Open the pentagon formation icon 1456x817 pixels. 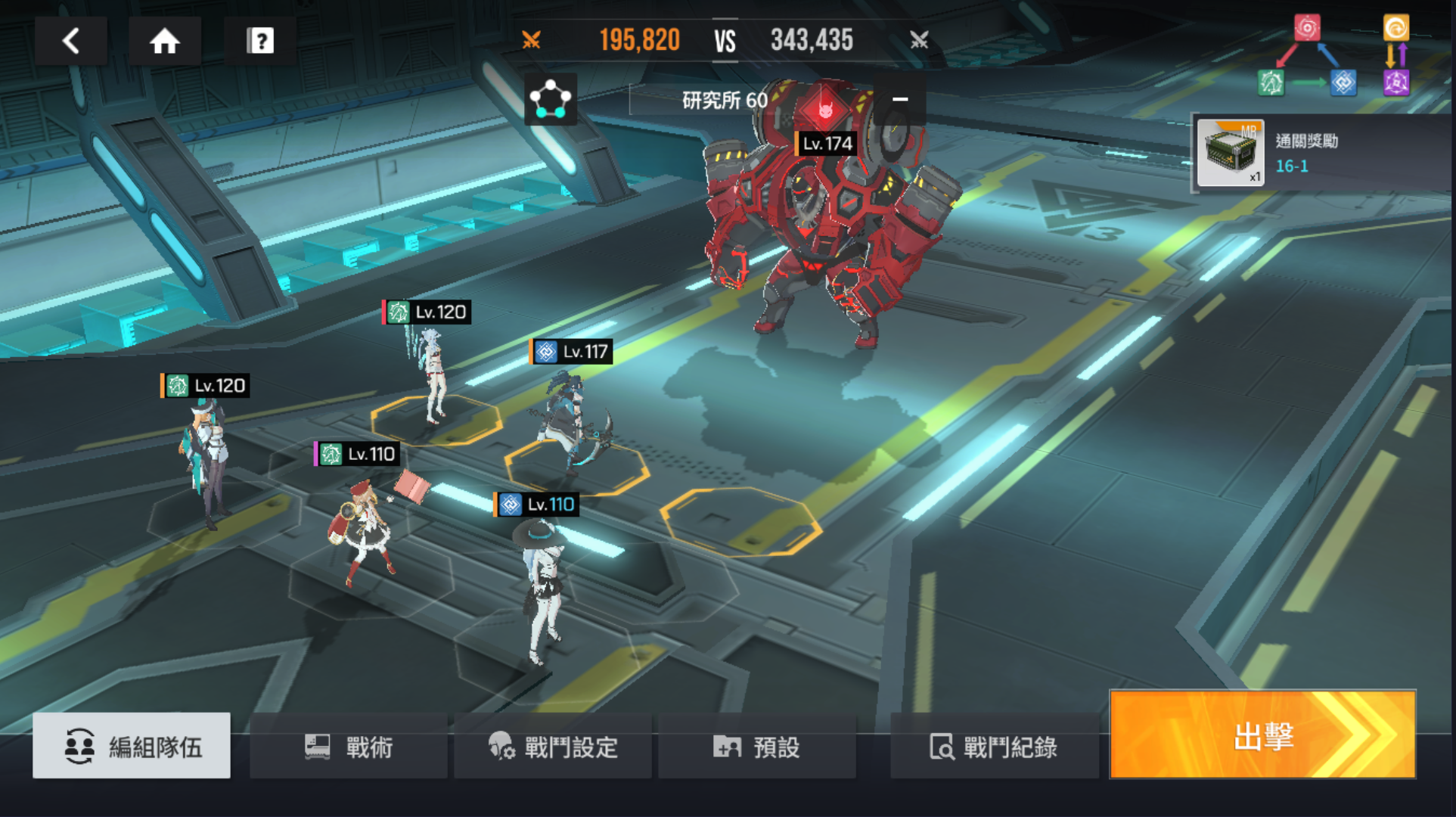coord(550,99)
